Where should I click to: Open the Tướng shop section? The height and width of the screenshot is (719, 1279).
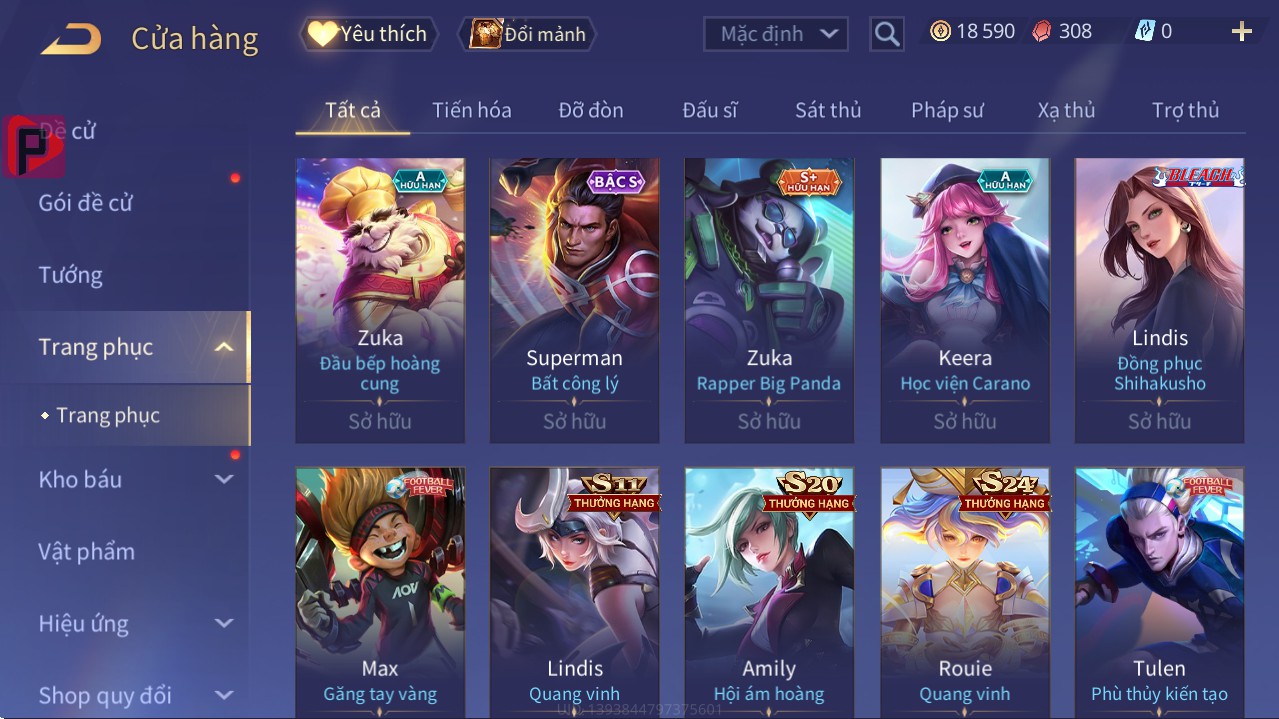(71, 275)
